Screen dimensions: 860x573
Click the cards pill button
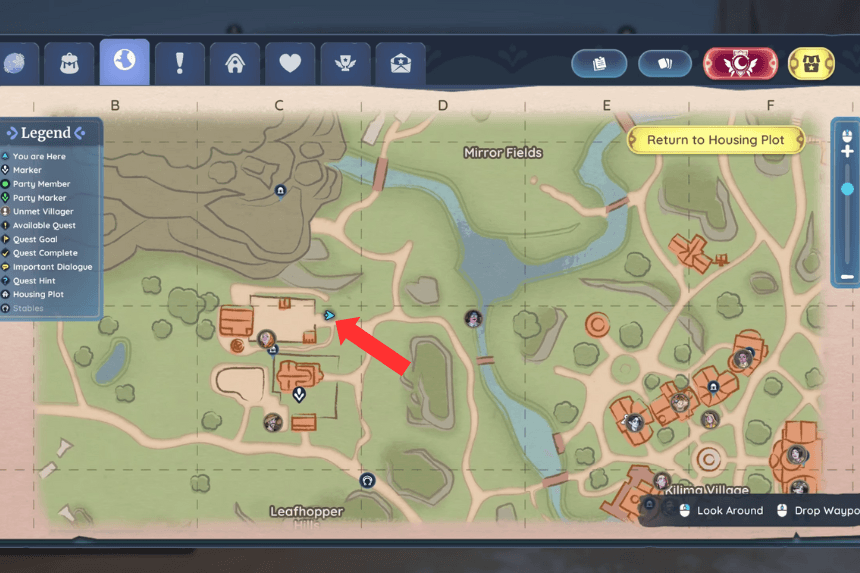[666, 63]
